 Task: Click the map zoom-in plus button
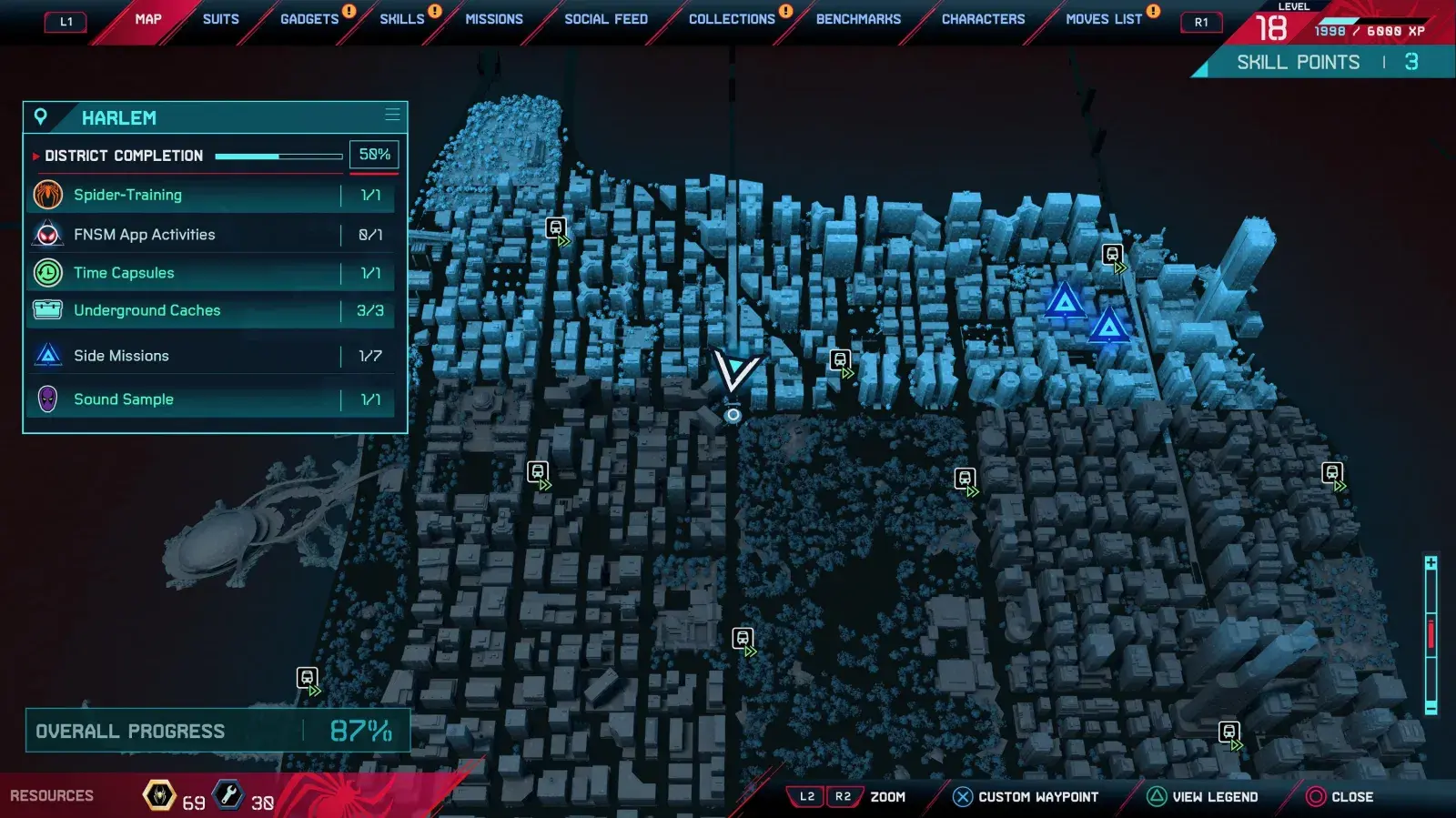[1431, 563]
